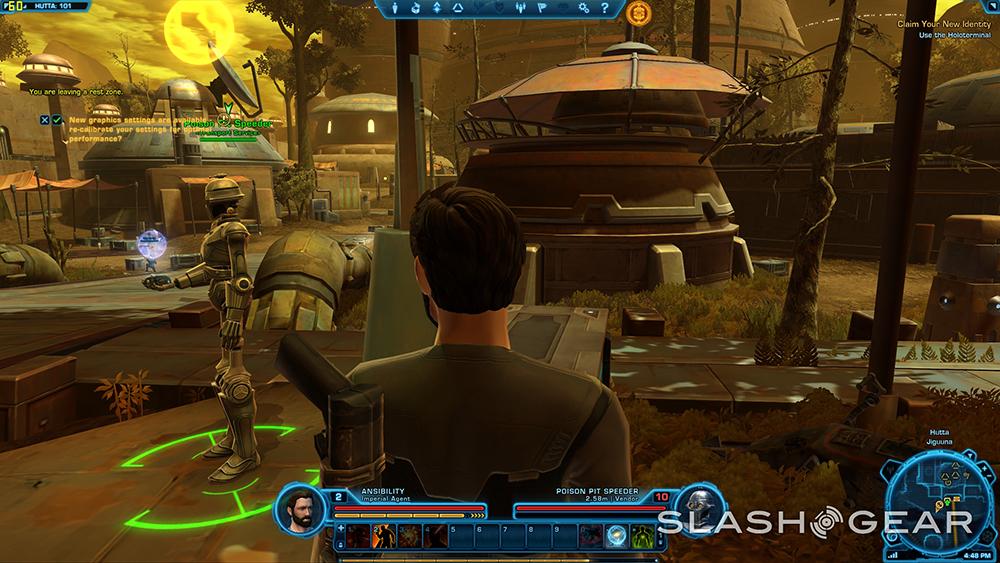
Task: Use the green figure ability on hotbar
Action: point(642,536)
